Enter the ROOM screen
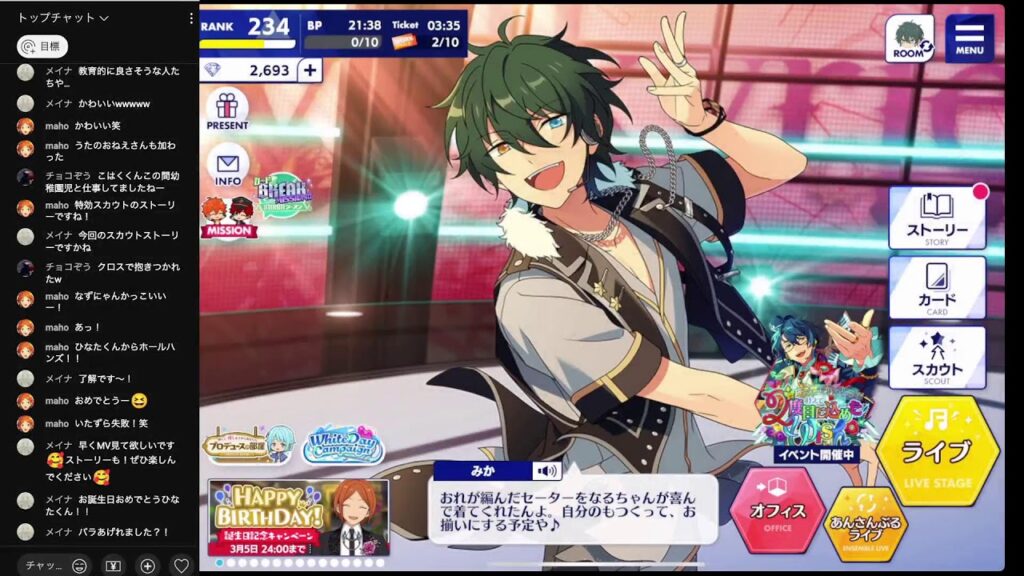The image size is (1024, 576). [909, 38]
